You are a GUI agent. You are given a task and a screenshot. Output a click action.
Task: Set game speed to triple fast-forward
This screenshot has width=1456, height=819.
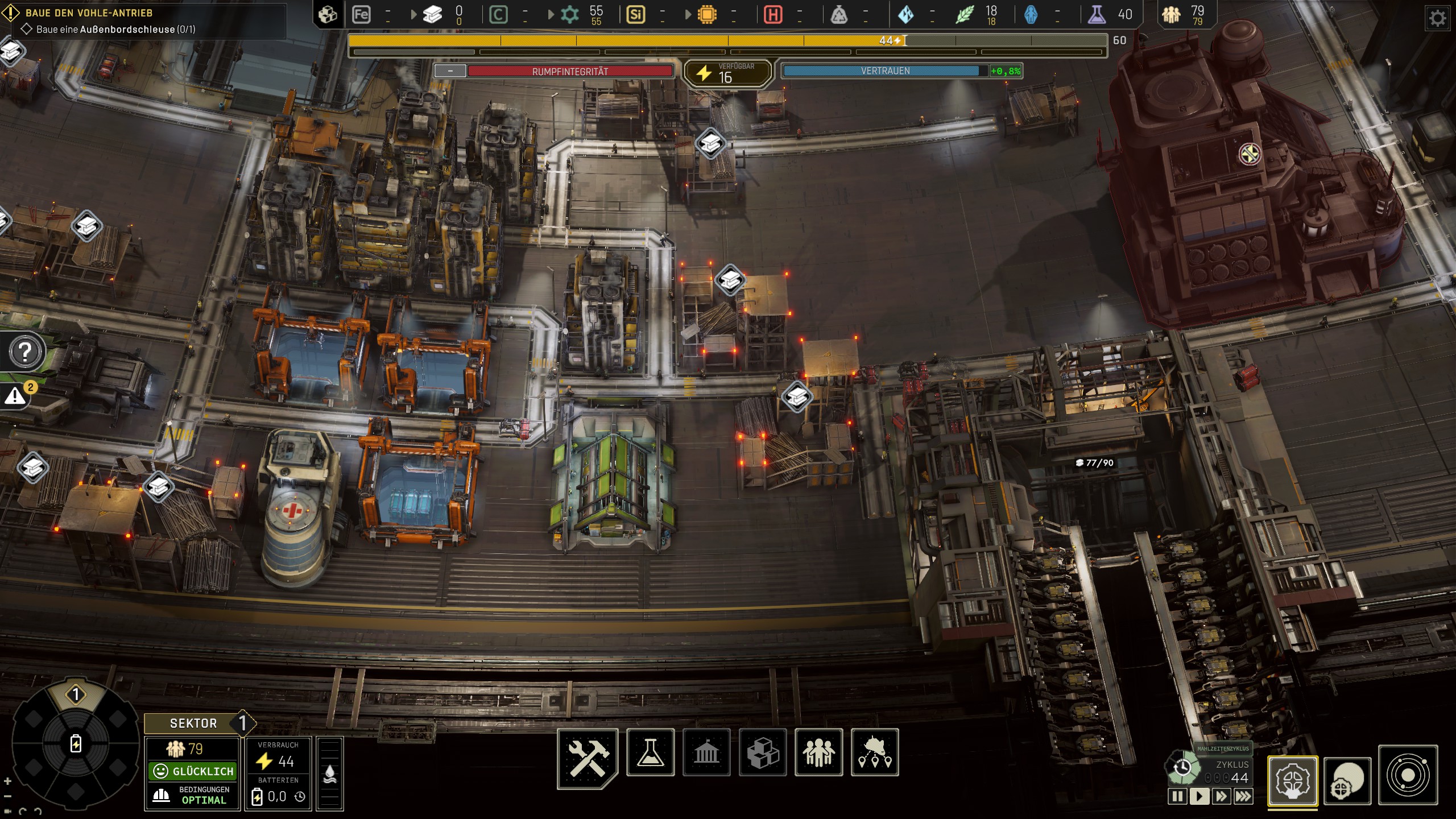pyautogui.click(x=1243, y=796)
